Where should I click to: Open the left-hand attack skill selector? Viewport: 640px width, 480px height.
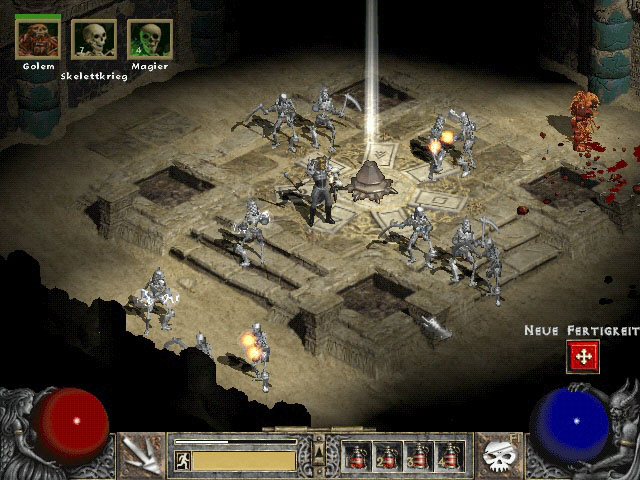click(141, 455)
